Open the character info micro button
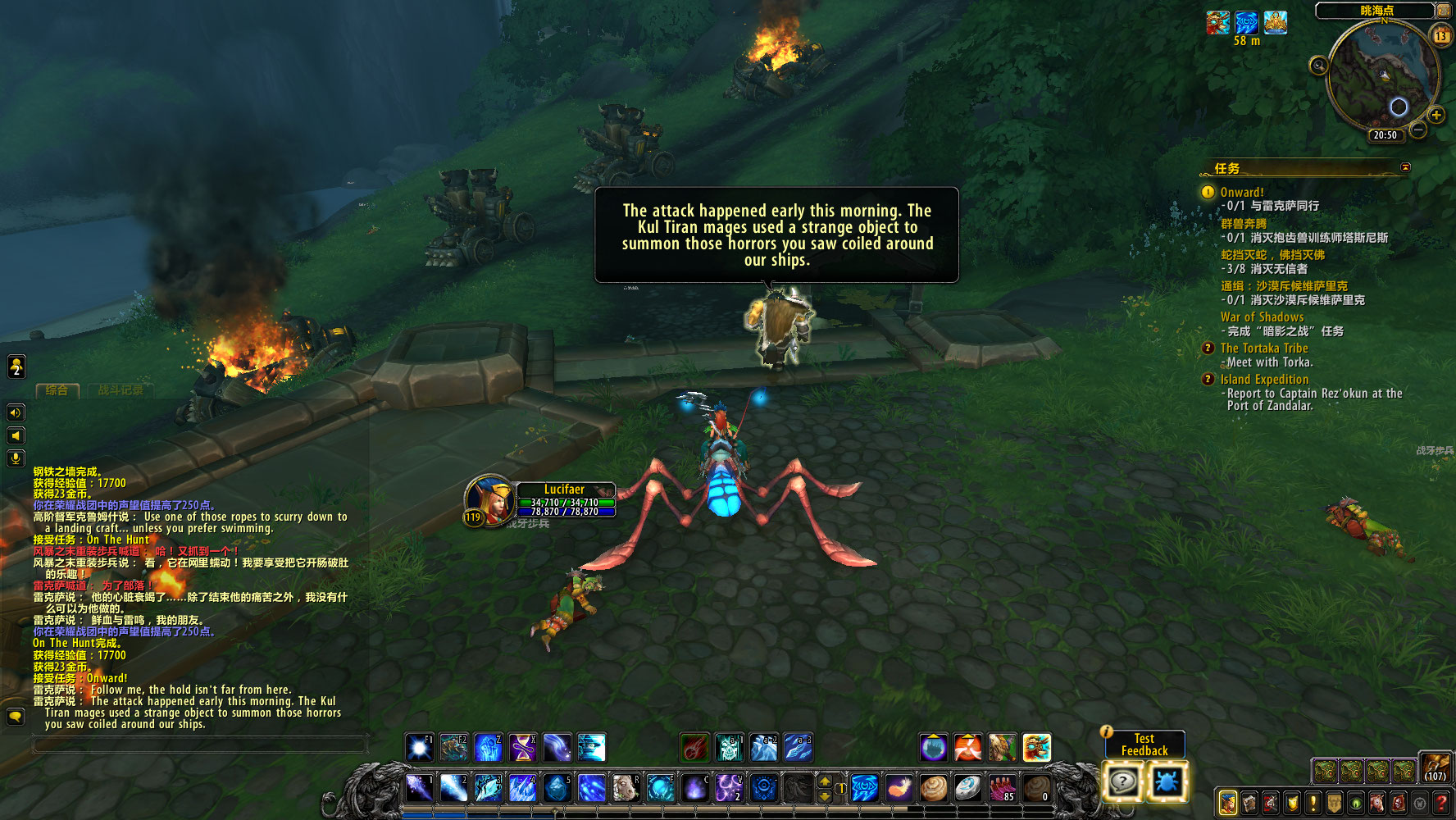The image size is (1456, 820). [1227, 803]
